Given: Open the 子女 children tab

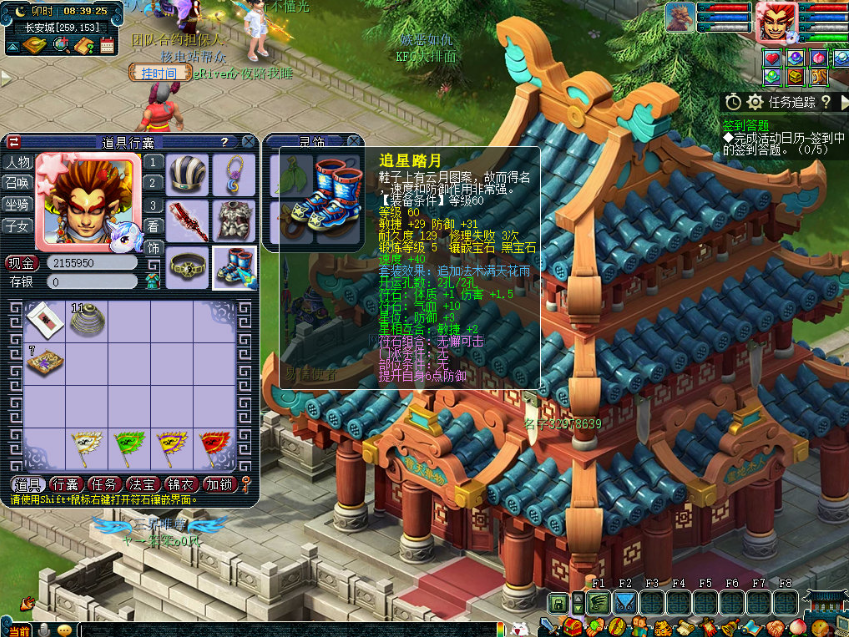Looking at the screenshot, I should (17, 225).
